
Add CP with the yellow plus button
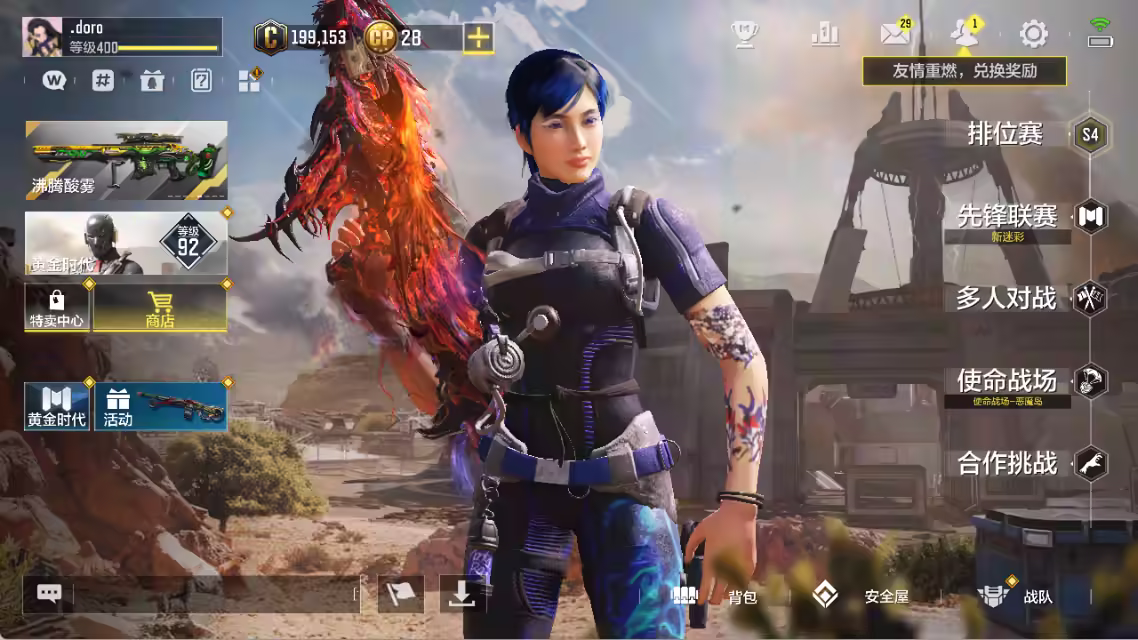480,38
